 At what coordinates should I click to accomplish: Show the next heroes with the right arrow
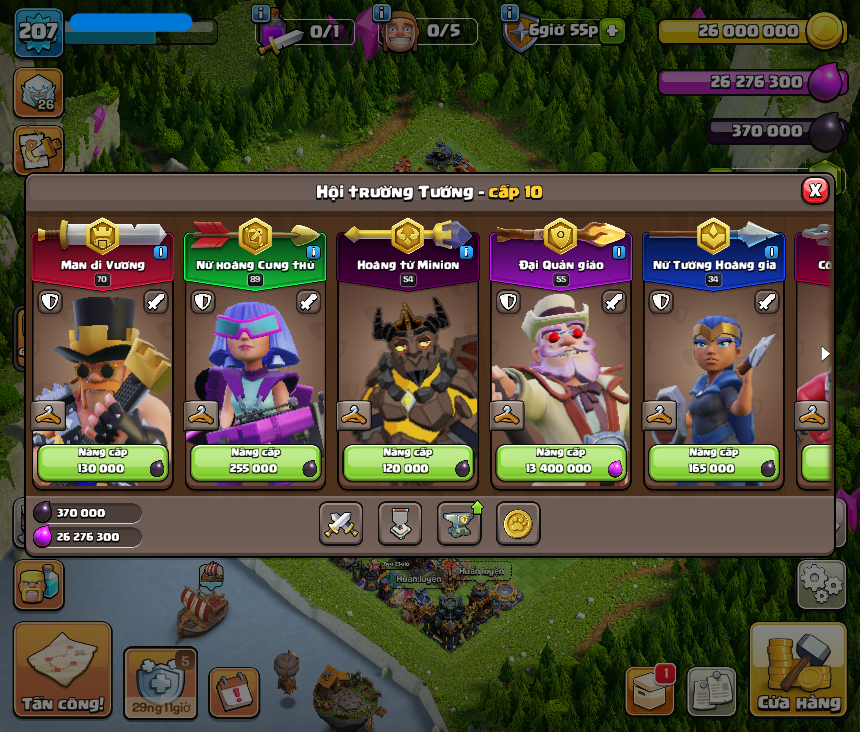tap(825, 353)
